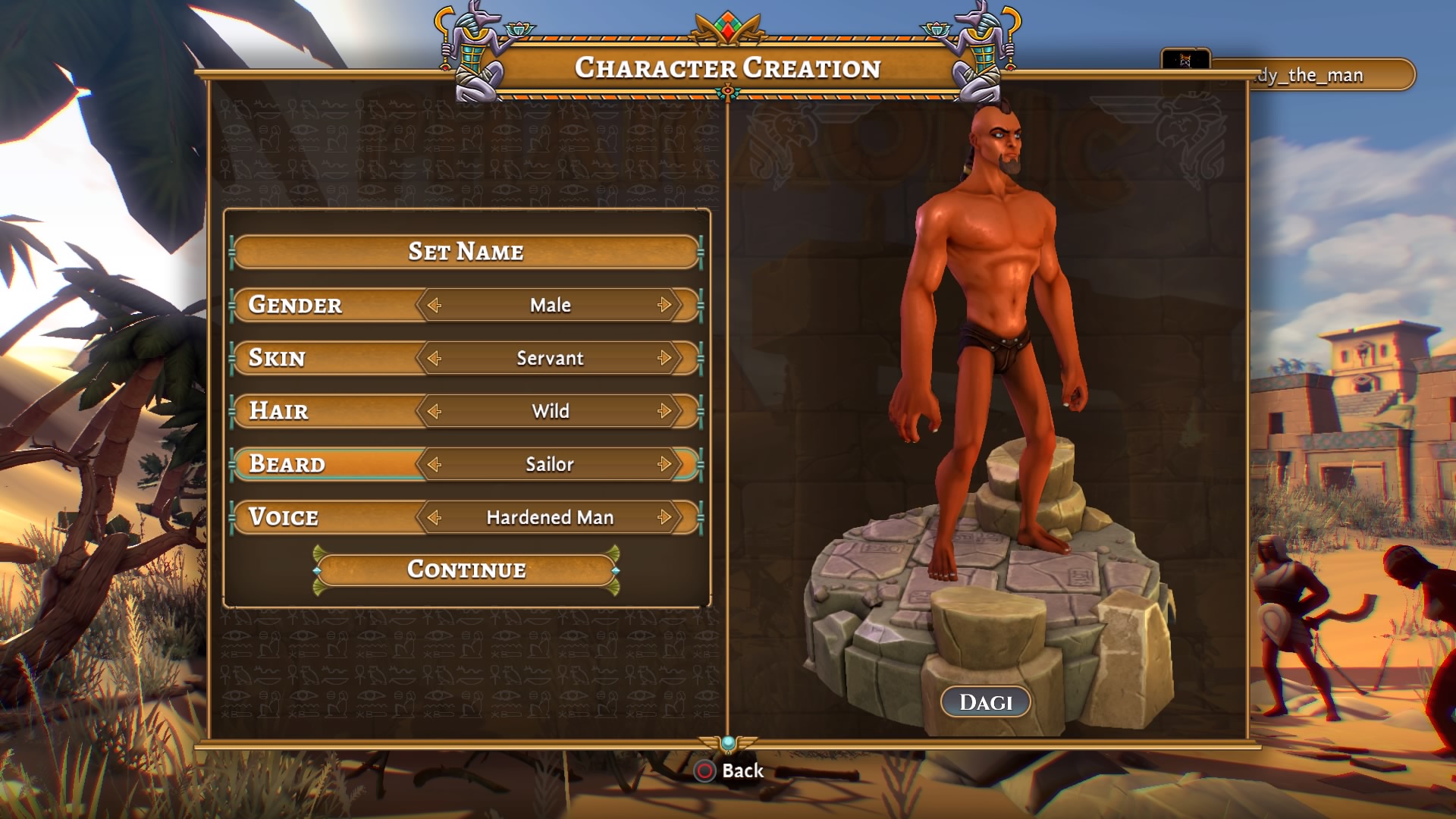This screenshot has height=819, width=1456.
Task: Advance Voice past Hardened Man
Action: (x=665, y=517)
